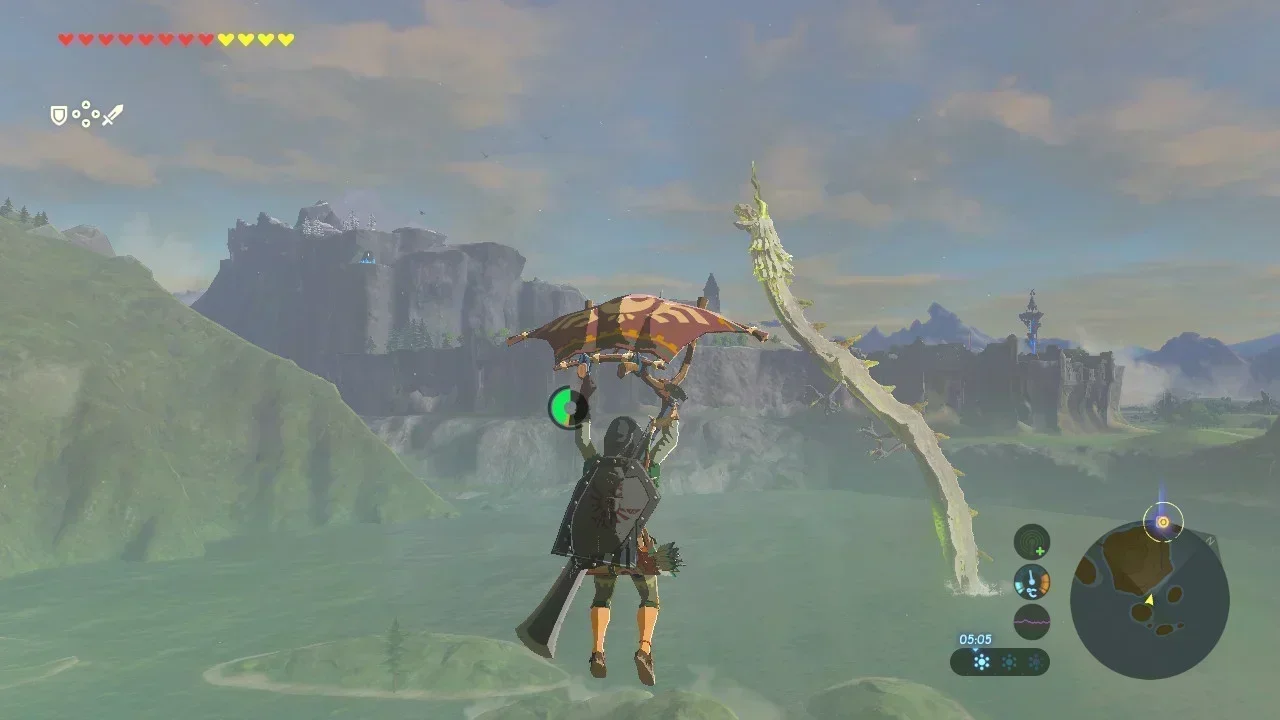Click the glowing orange objective marker on minimap

click(x=1162, y=521)
